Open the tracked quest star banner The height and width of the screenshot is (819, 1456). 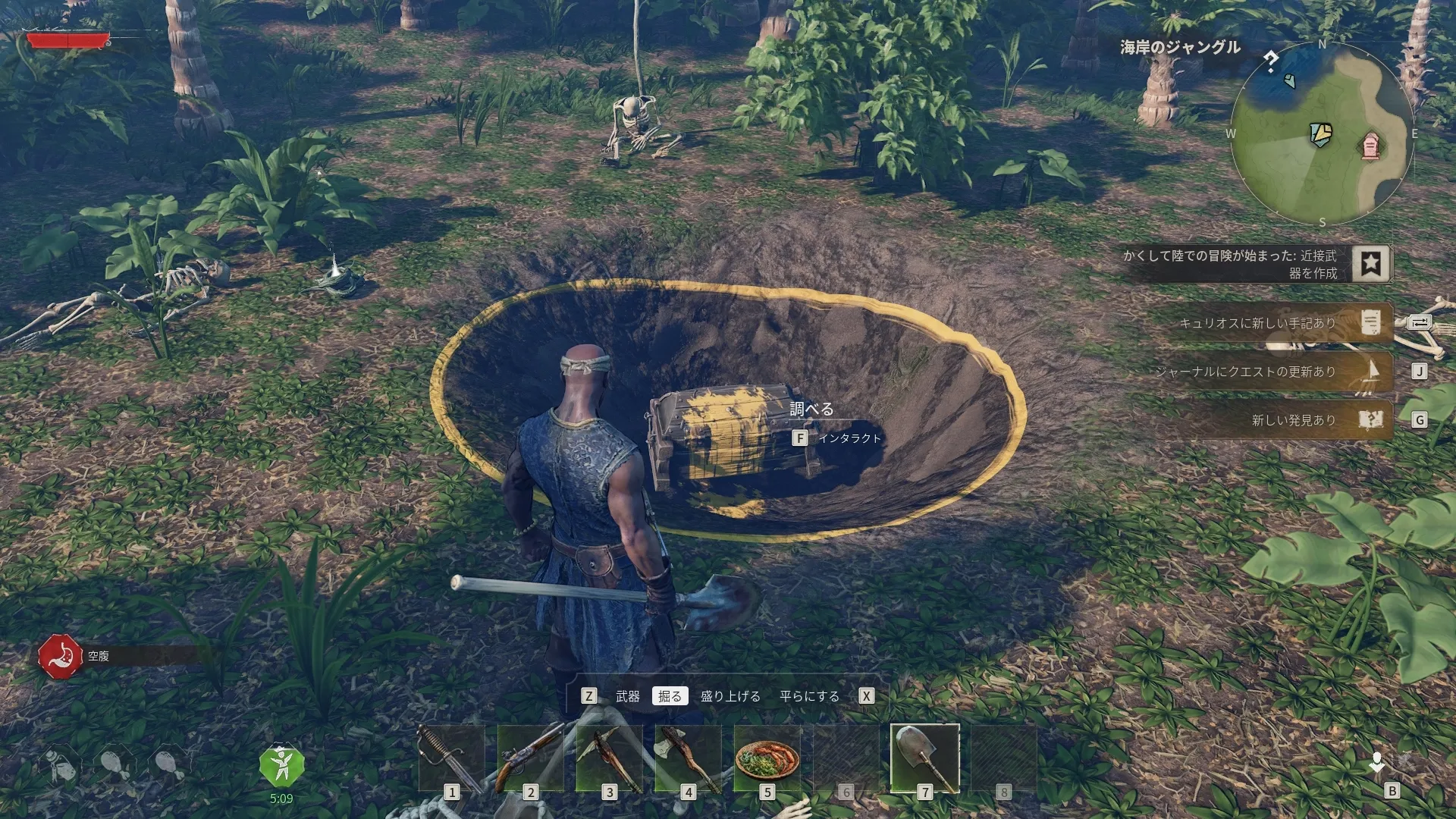1370,263
